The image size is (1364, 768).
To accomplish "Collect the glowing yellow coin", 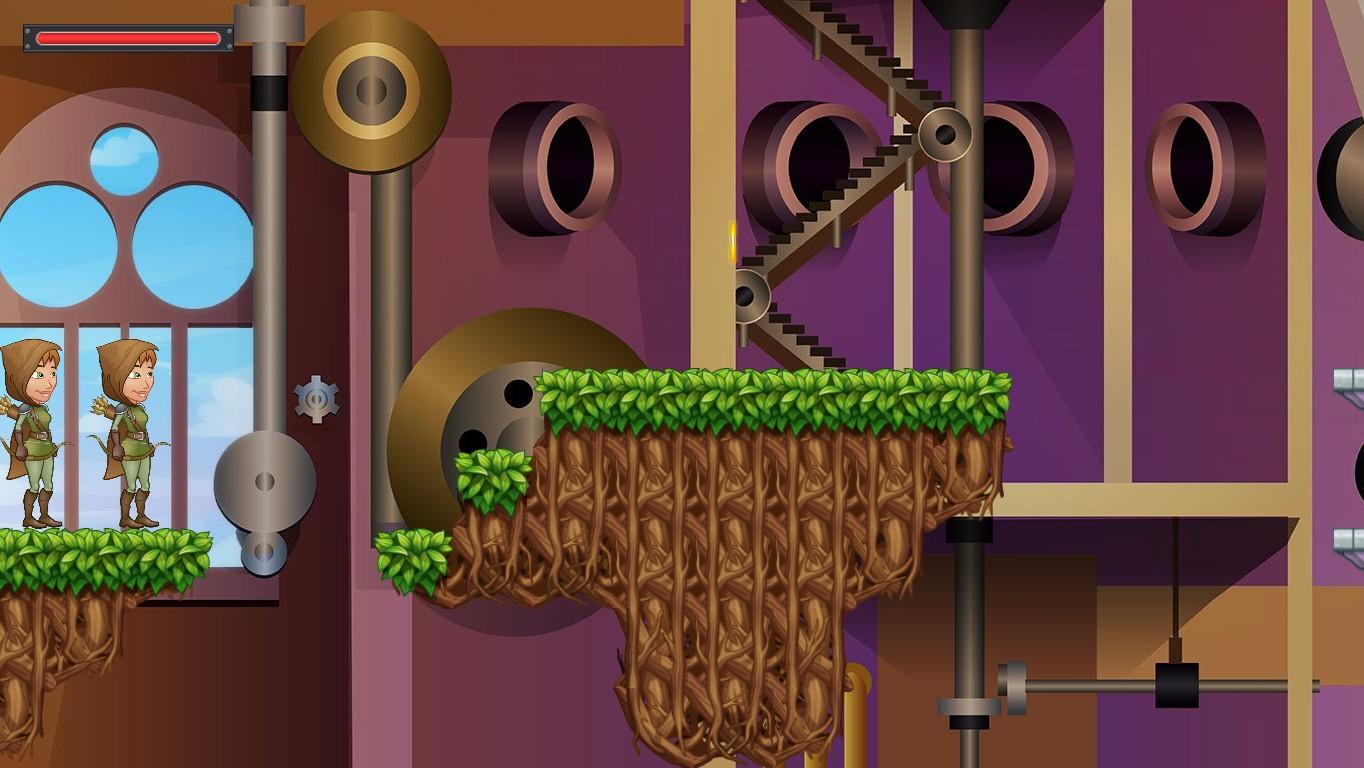I will 735,243.
